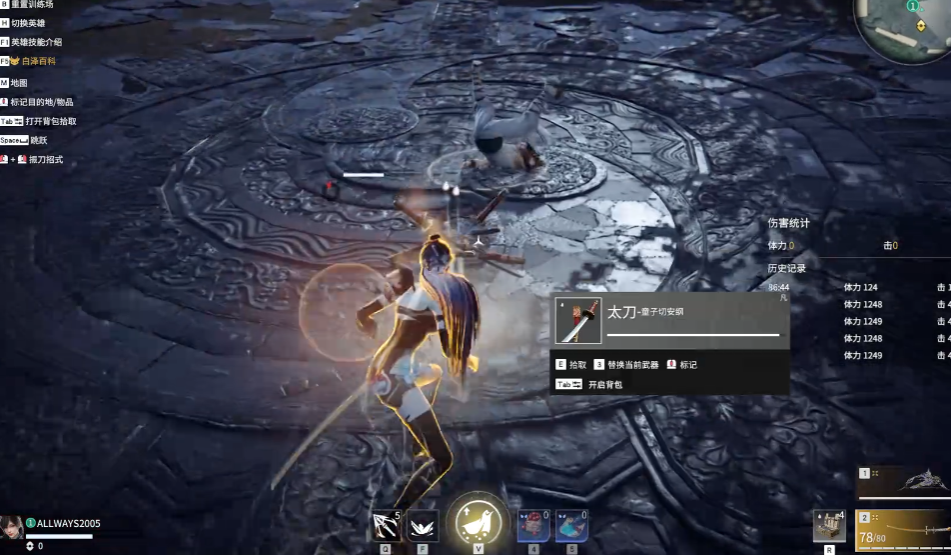Open 英雄技能介绍 hero skill introduction
The height and width of the screenshot is (555, 951).
point(36,42)
